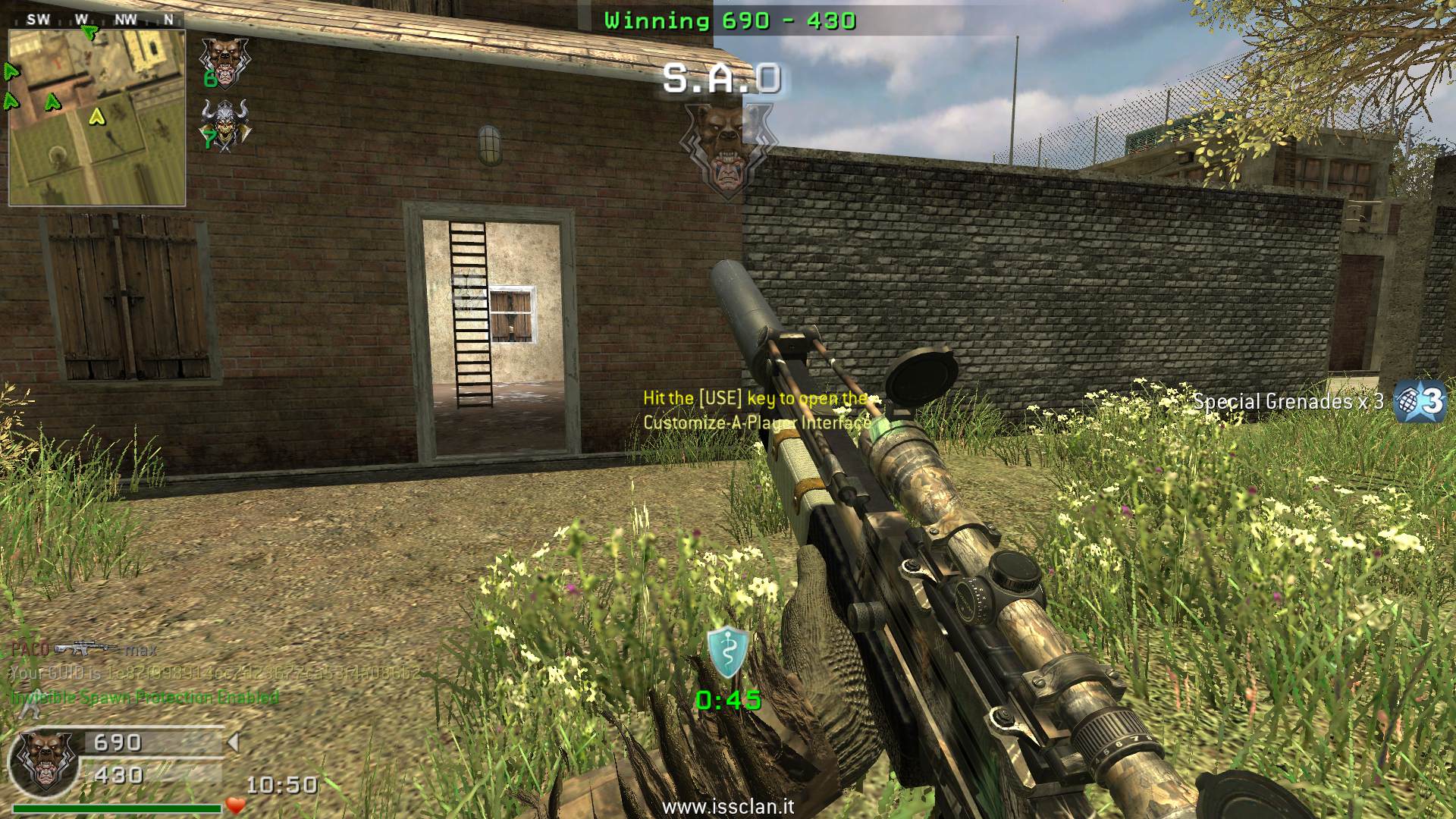
Task: Open the www.issclan.it link
Action: [x=728, y=808]
